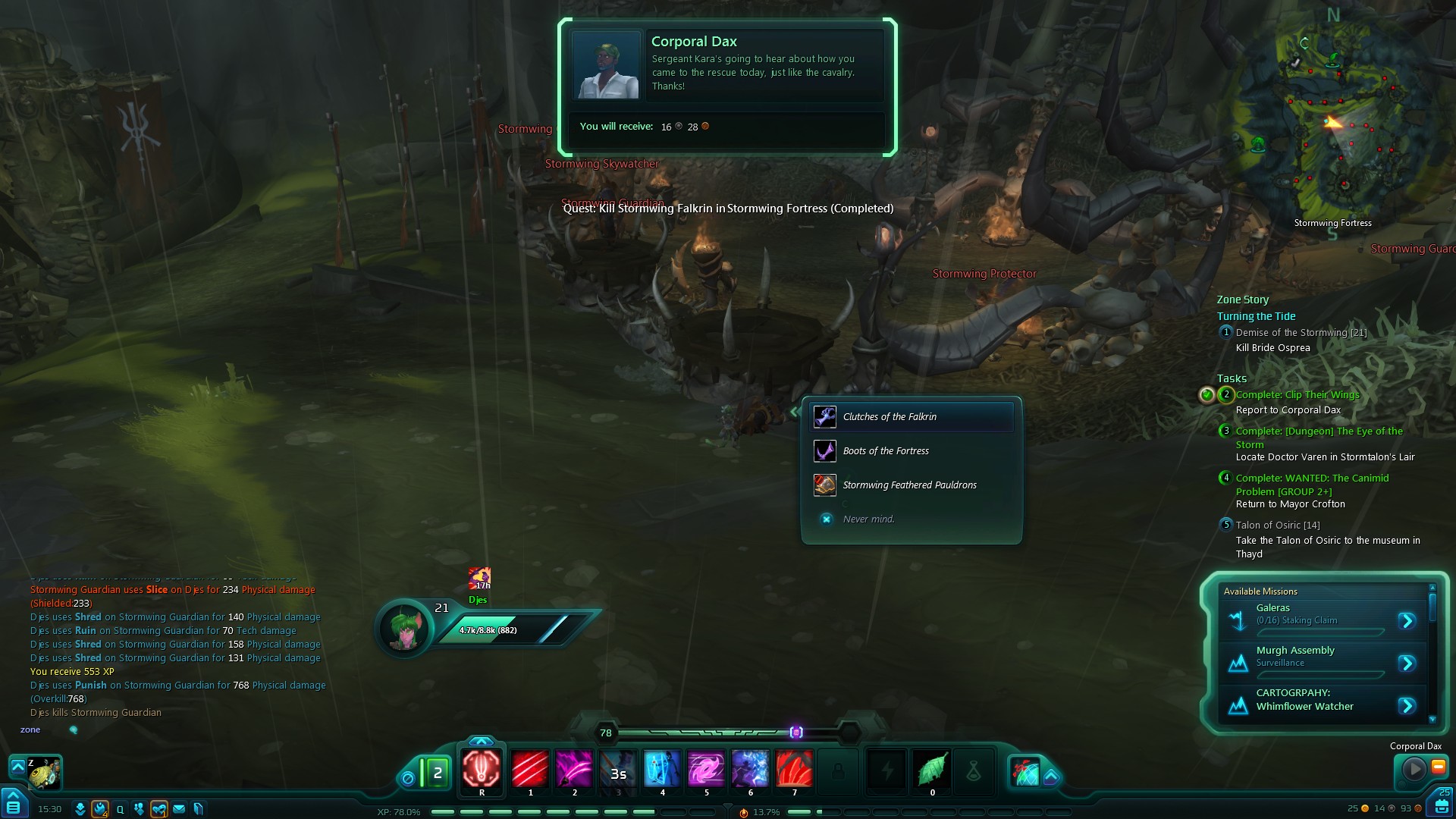Pick Stormwing Feathered Pauldrons reward
The image size is (1456, 819).
pyautogui.click(x=909, y=485)
